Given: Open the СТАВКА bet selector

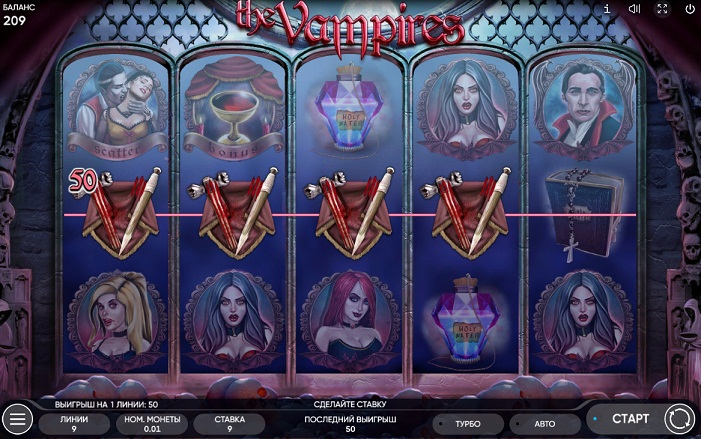Looking at the screenshot, I should (229, 424).
